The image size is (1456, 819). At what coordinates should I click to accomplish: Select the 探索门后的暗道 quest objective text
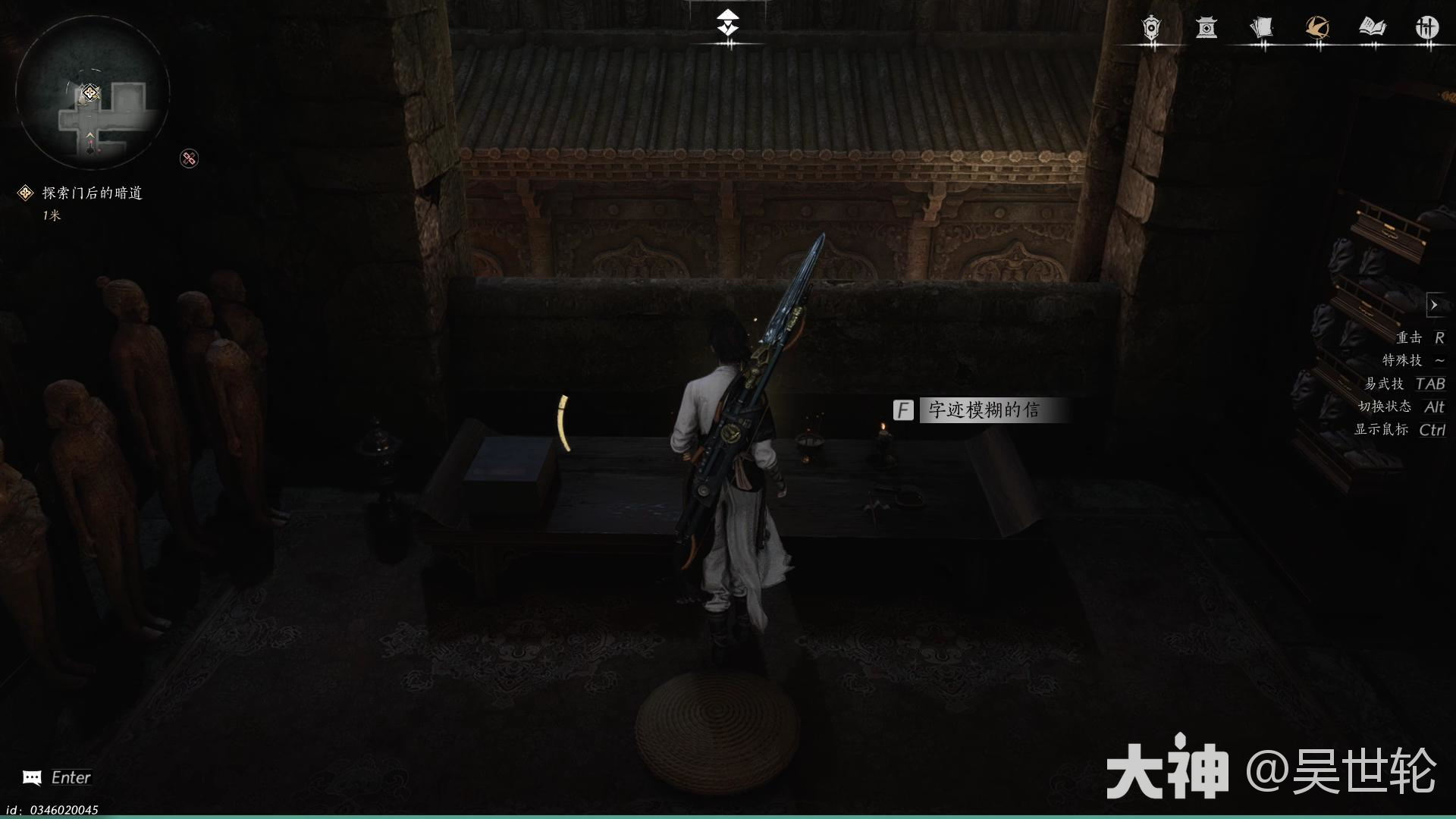(91, 193)
